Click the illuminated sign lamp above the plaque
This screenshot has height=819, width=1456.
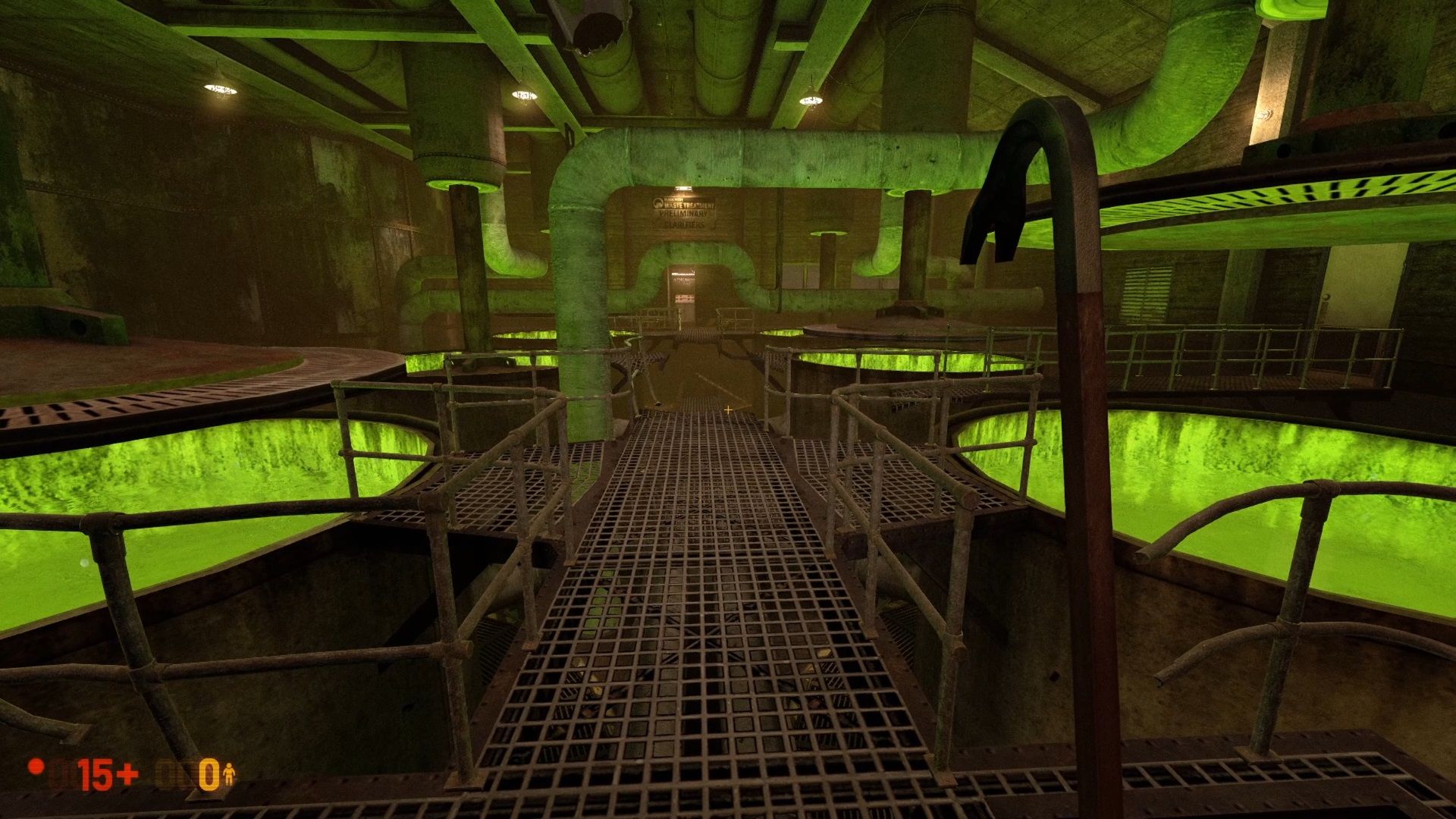click(x=683, y=189)
